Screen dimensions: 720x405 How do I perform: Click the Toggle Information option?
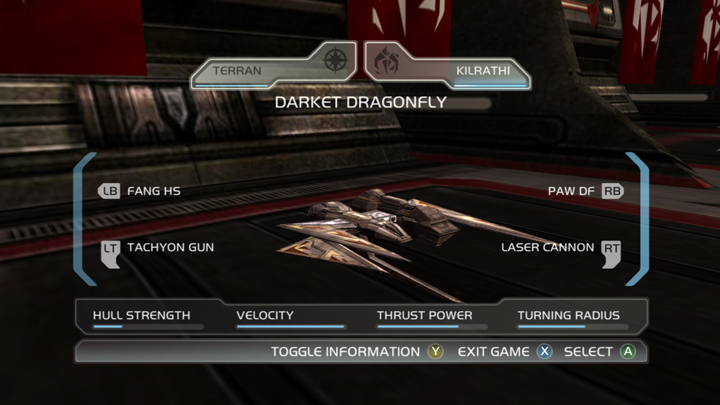coord(356,352)
